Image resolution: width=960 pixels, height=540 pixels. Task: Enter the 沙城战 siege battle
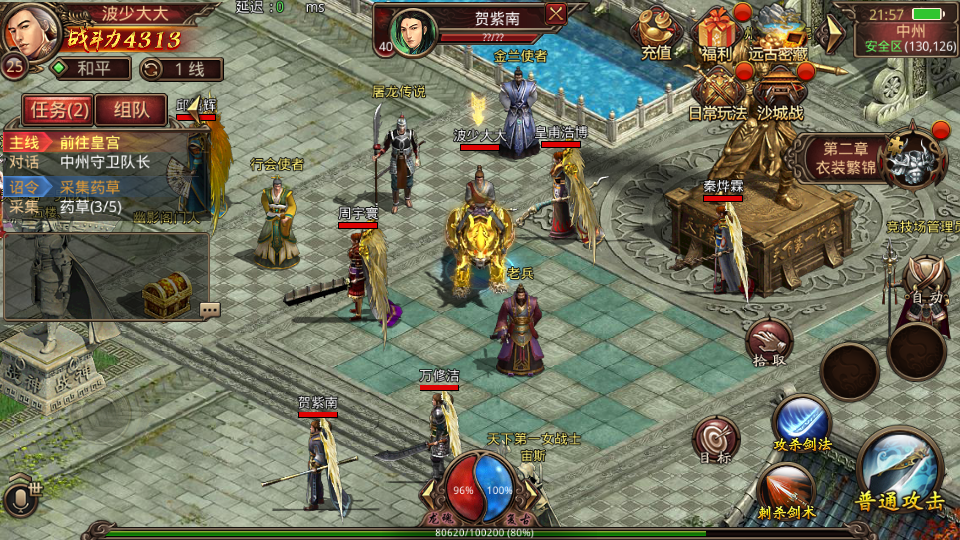point(780,95)
